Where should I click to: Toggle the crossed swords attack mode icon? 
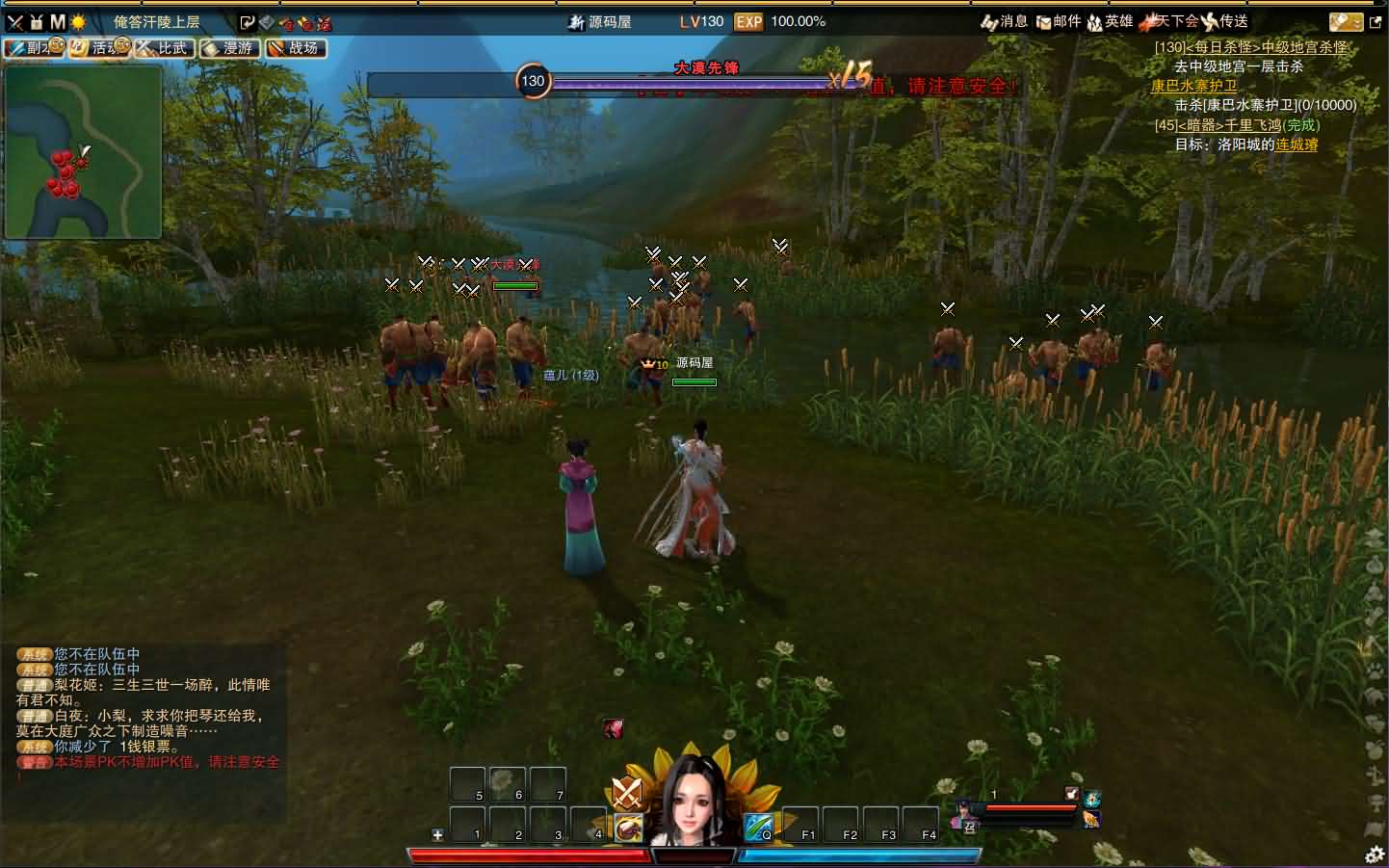tap(627, 792)
